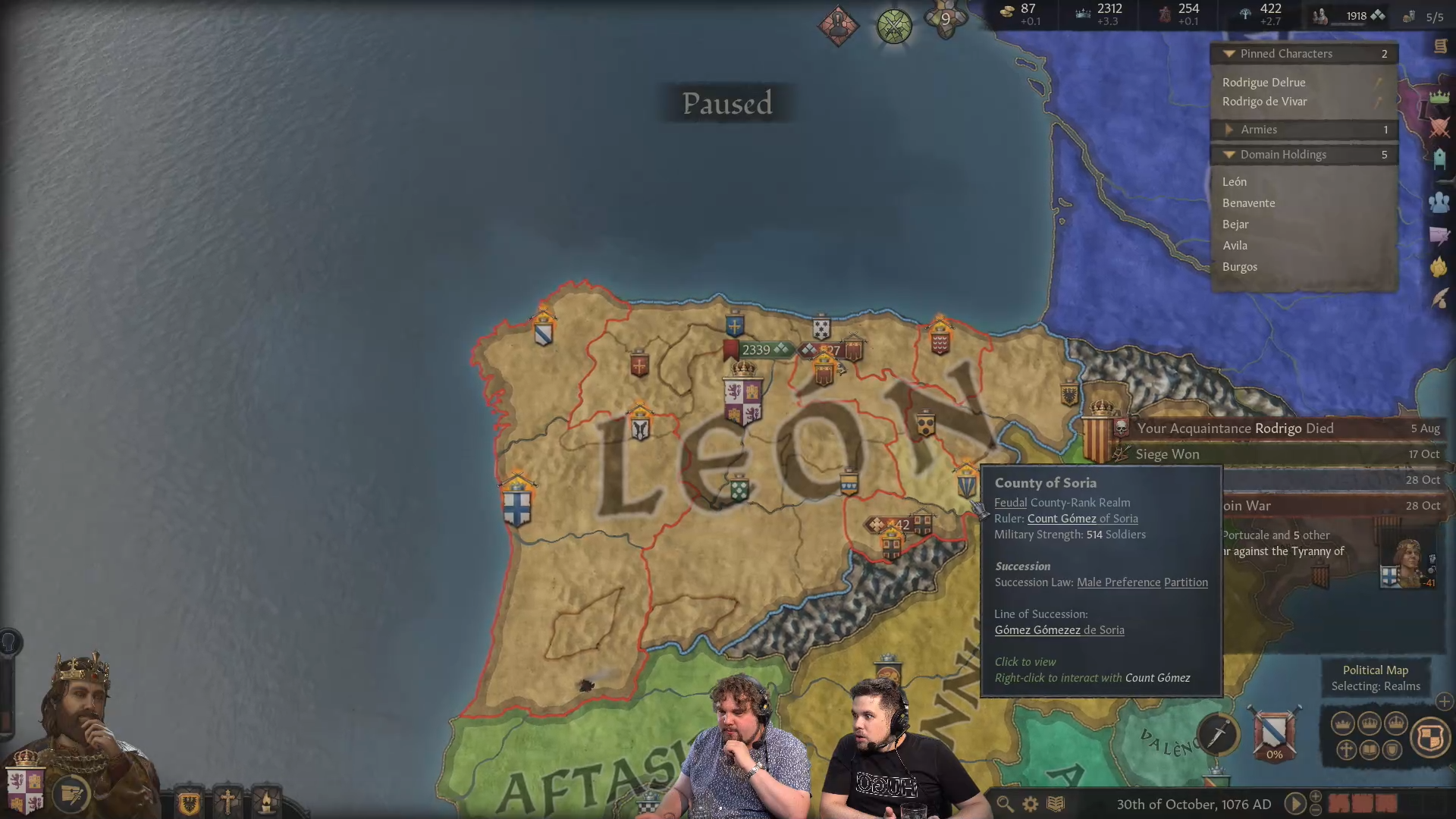This screenshot has width=1456, height=819.
Task: Switch to the kingdoms map mode crown
Action: tap(1370, 722)
